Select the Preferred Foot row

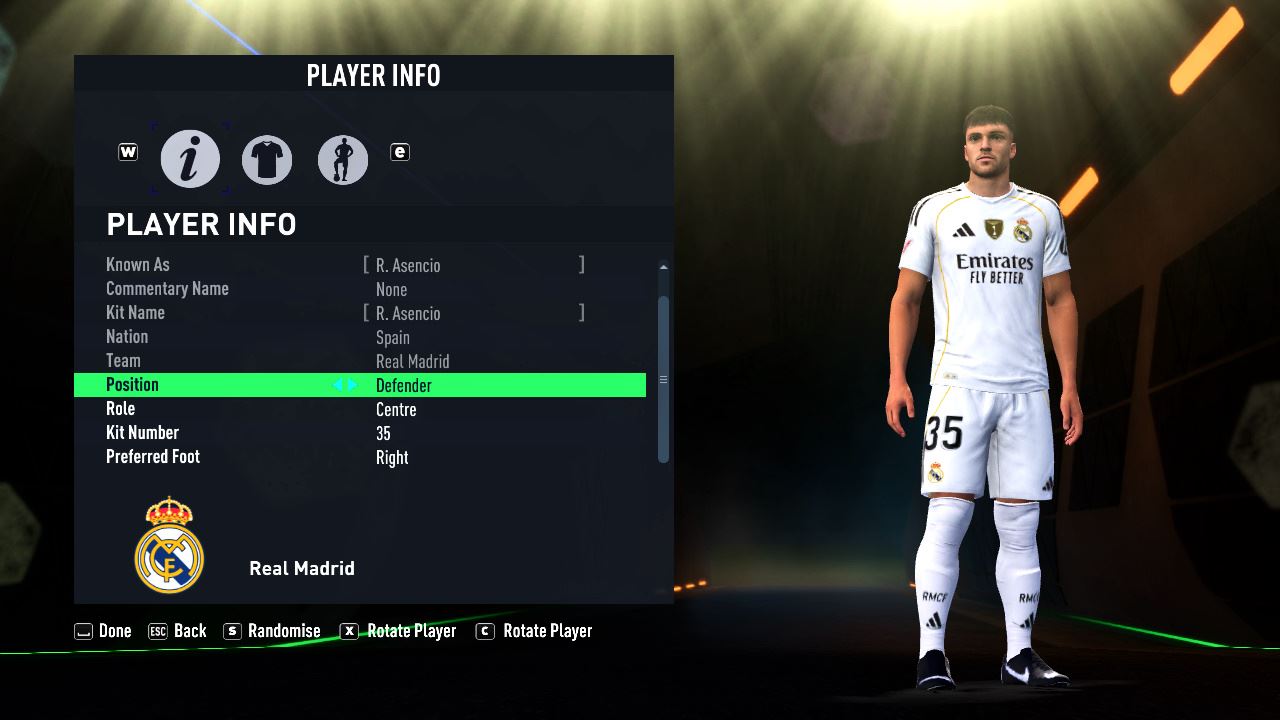pyautogui.click(x=360, y=457)
